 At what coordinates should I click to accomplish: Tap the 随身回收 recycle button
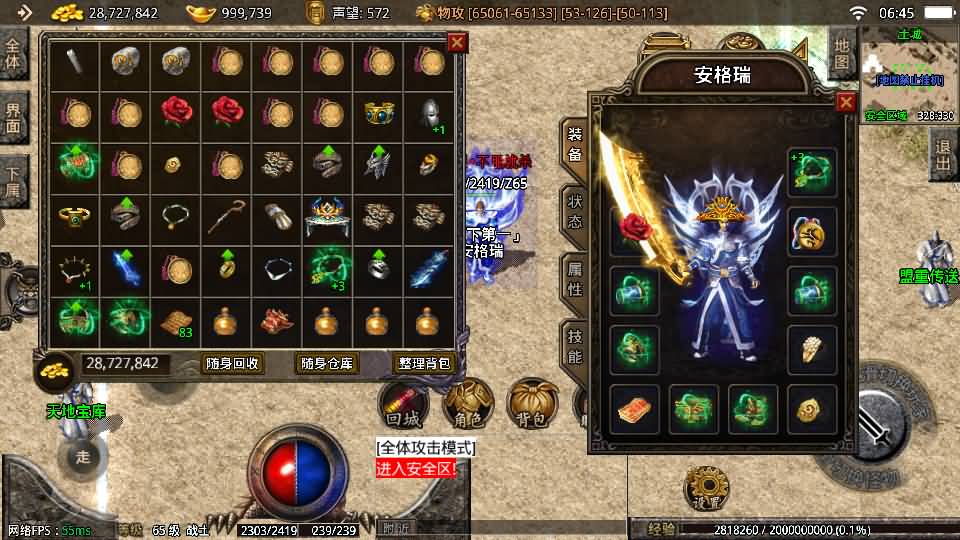(232, 364)
